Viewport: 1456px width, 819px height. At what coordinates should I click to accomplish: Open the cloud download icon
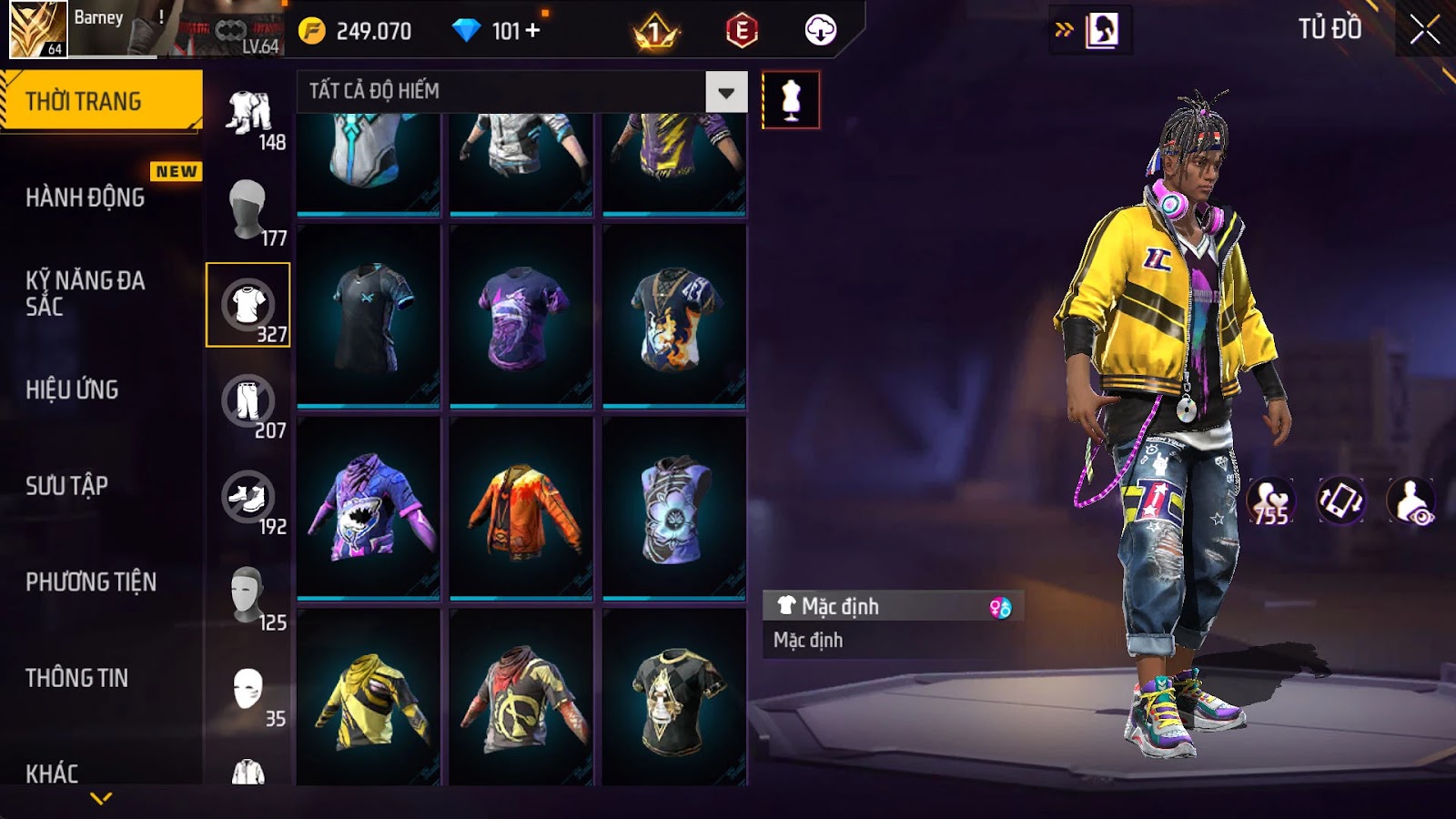point(820,31)
